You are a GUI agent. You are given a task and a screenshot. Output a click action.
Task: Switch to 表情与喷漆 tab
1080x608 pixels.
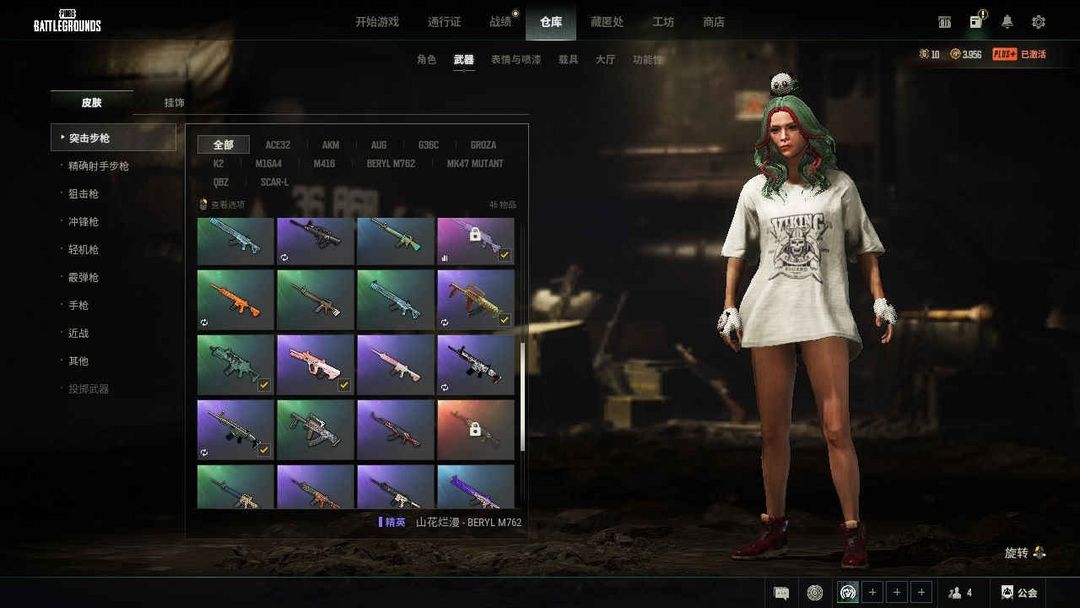(x=515, y=60)
